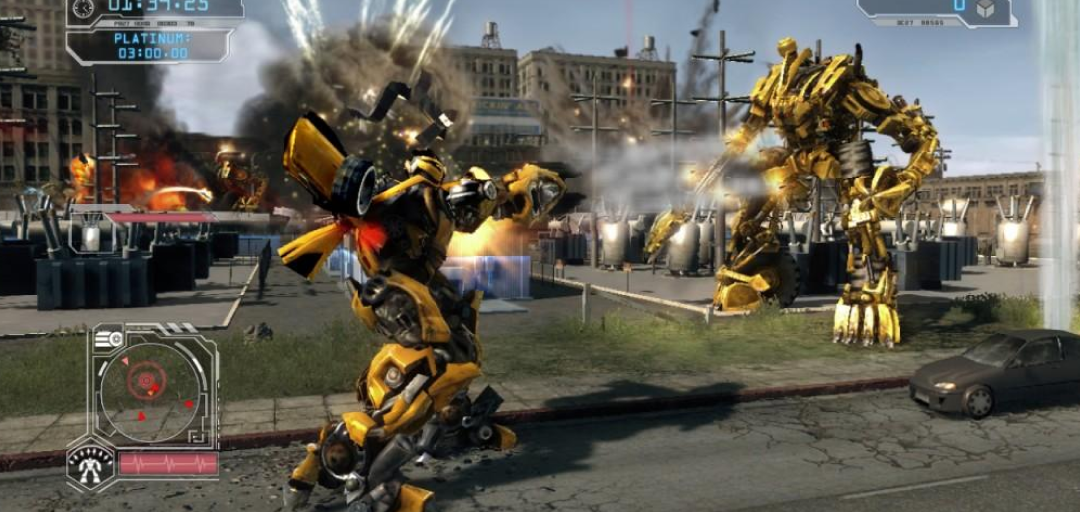The height and width of the screenshot is (512, 1080).
Task: Click the cube icon in the top-right panel
Action: click(985, 8)
